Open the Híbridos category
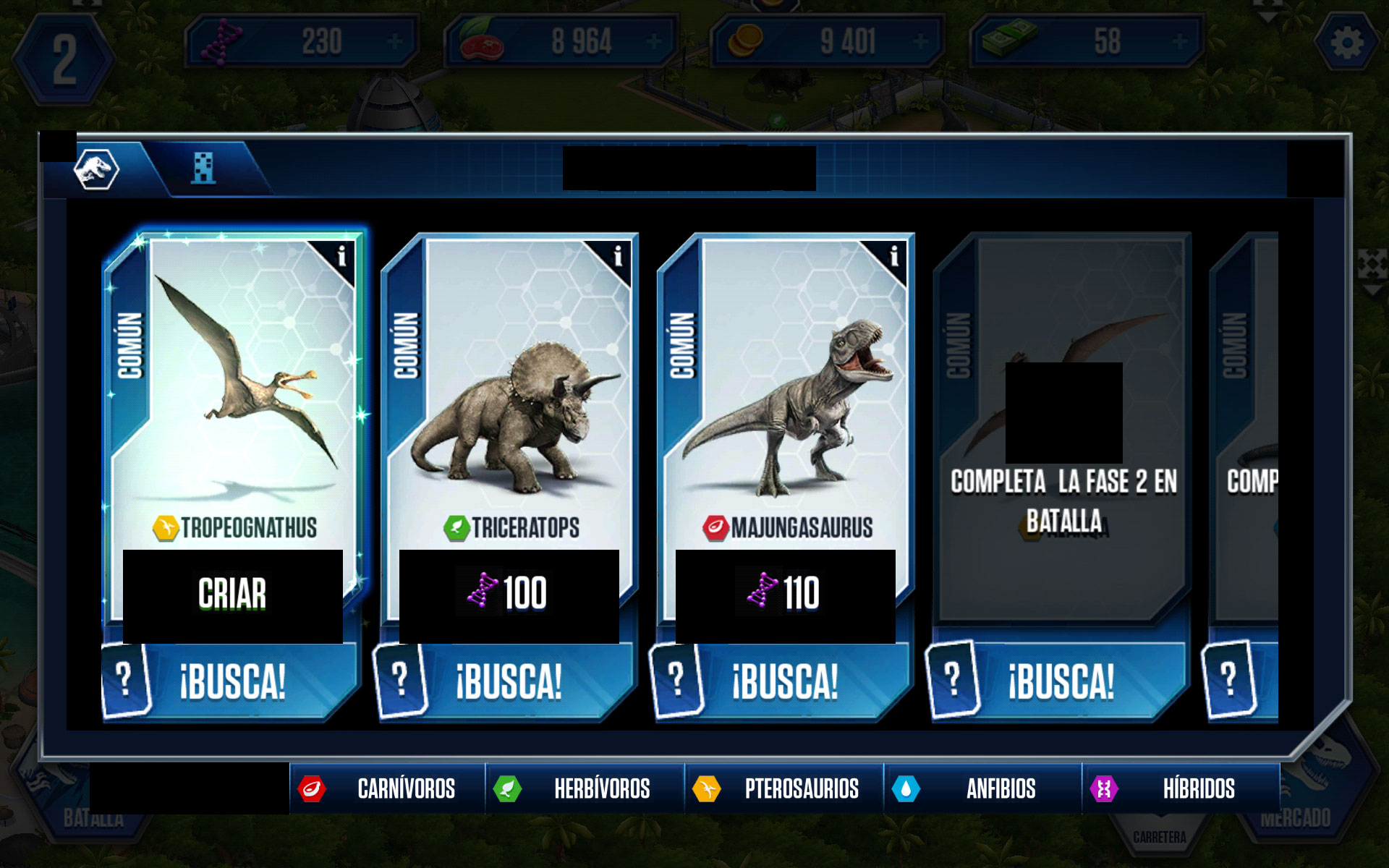The width and height of the screenshot is (1389, 868). [1181, 788]
